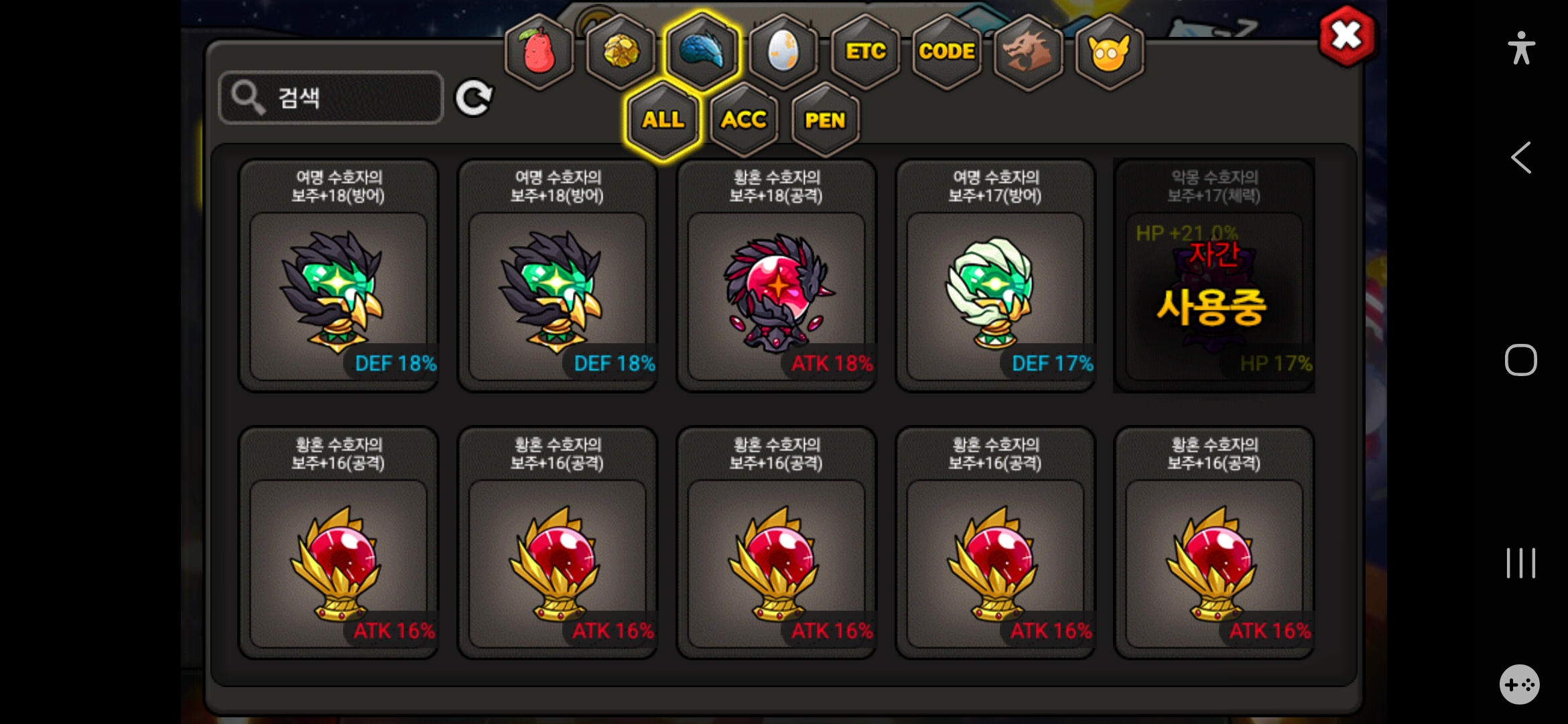1568x724 pixels.
Task: Open the gold nugget category tab
Action: click(621, 52)
